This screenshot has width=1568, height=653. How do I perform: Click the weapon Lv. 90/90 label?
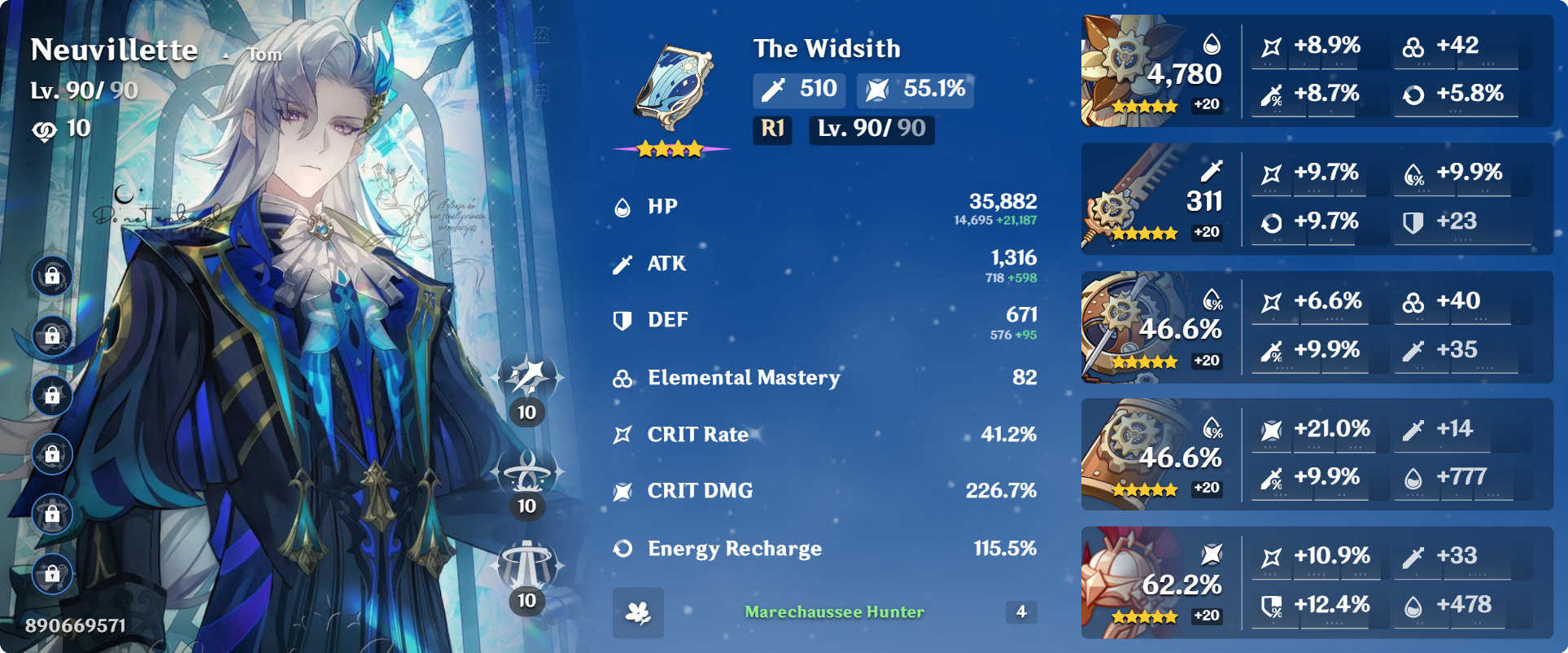[871, 130]
